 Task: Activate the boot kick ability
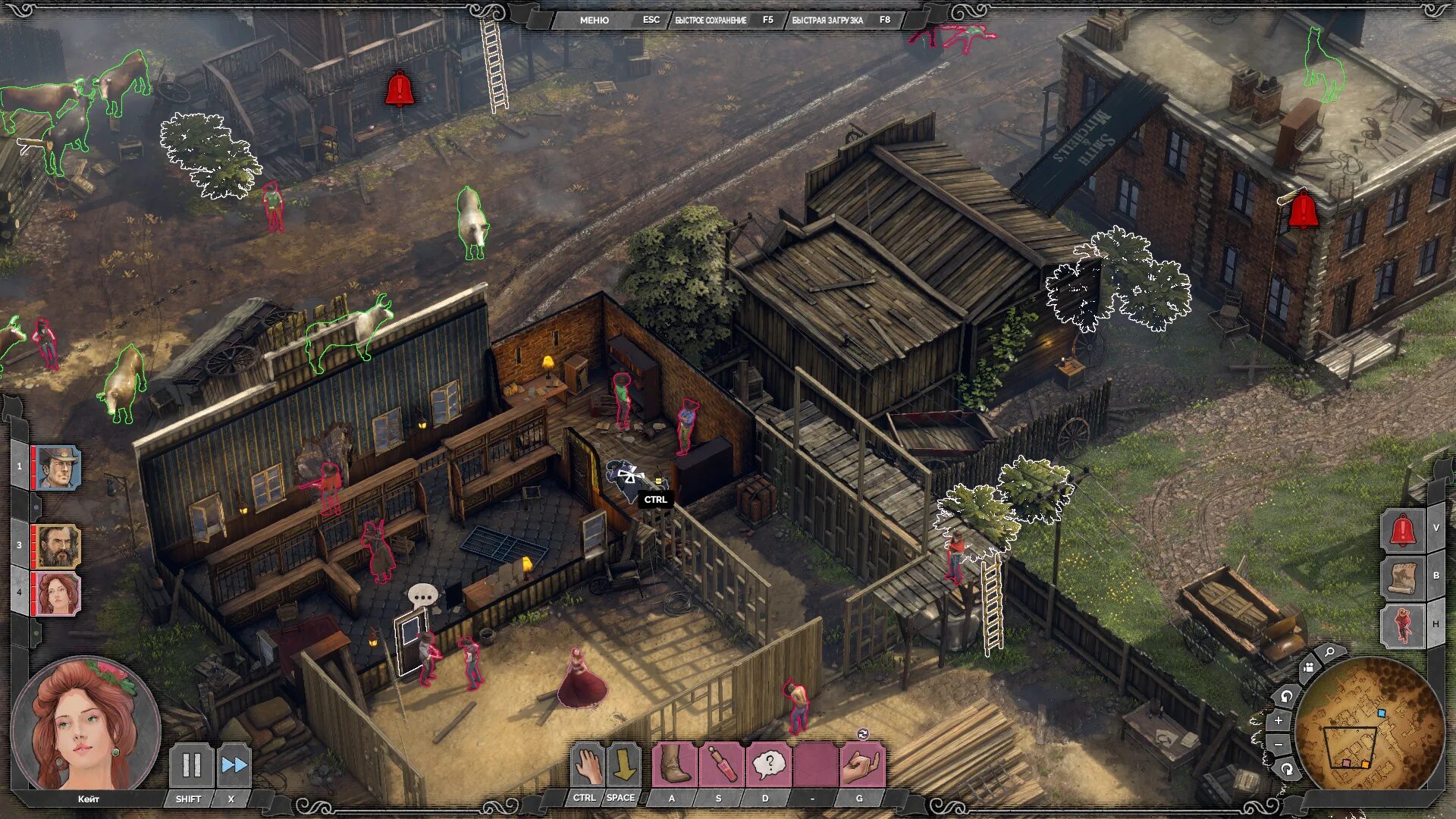point(673,764)
